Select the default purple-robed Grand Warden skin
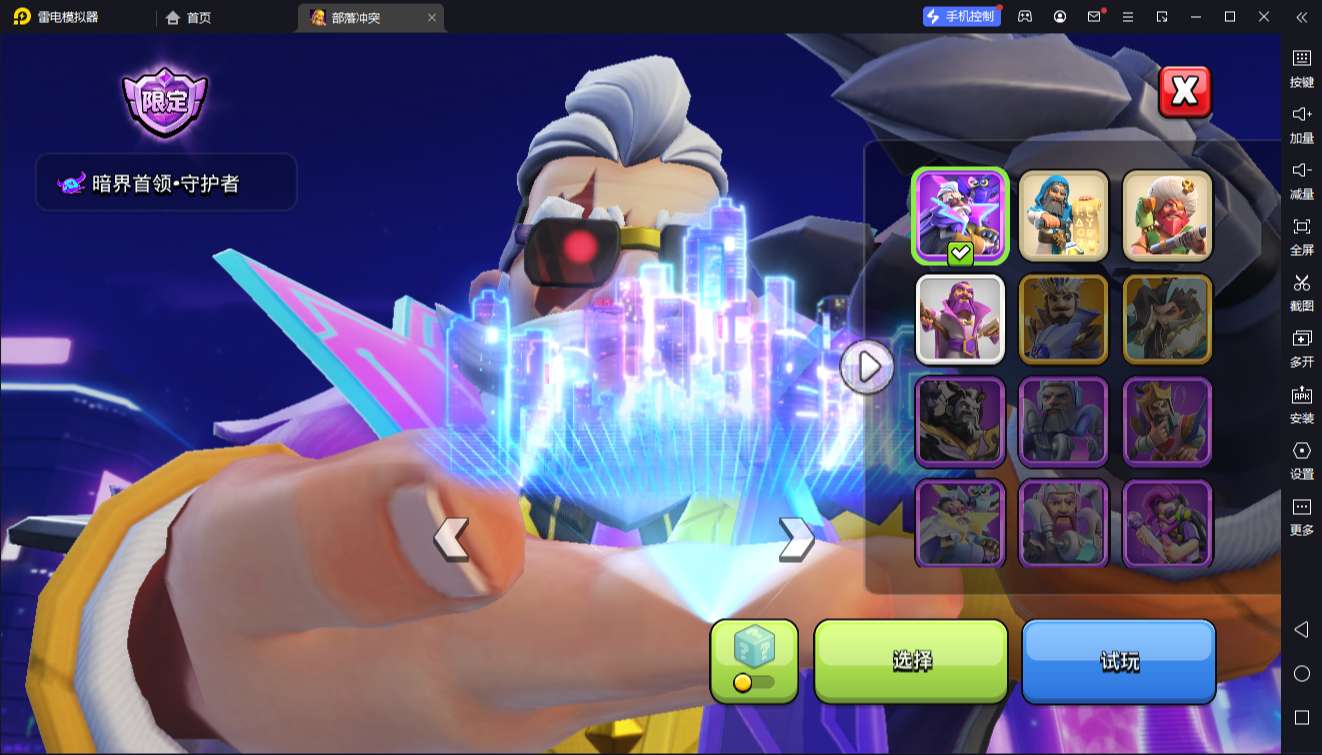The width and height of the screenshot is (1322, 755). click(960, 319)
